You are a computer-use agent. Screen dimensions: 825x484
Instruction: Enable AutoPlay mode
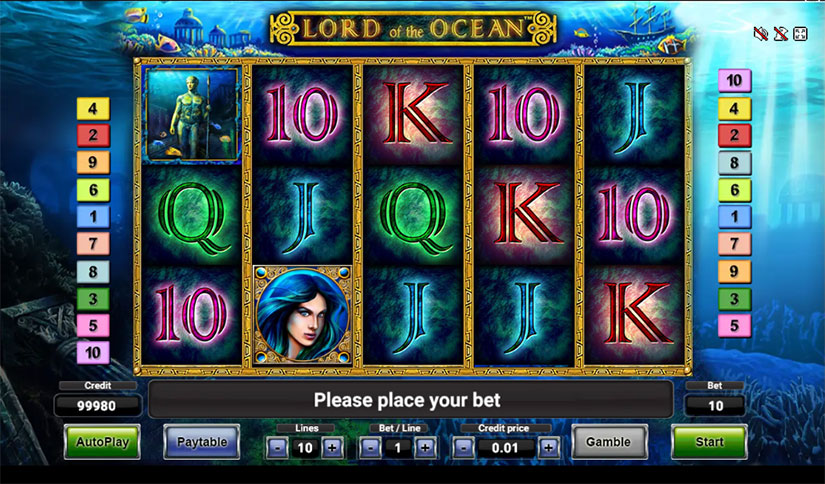[102, 441]
